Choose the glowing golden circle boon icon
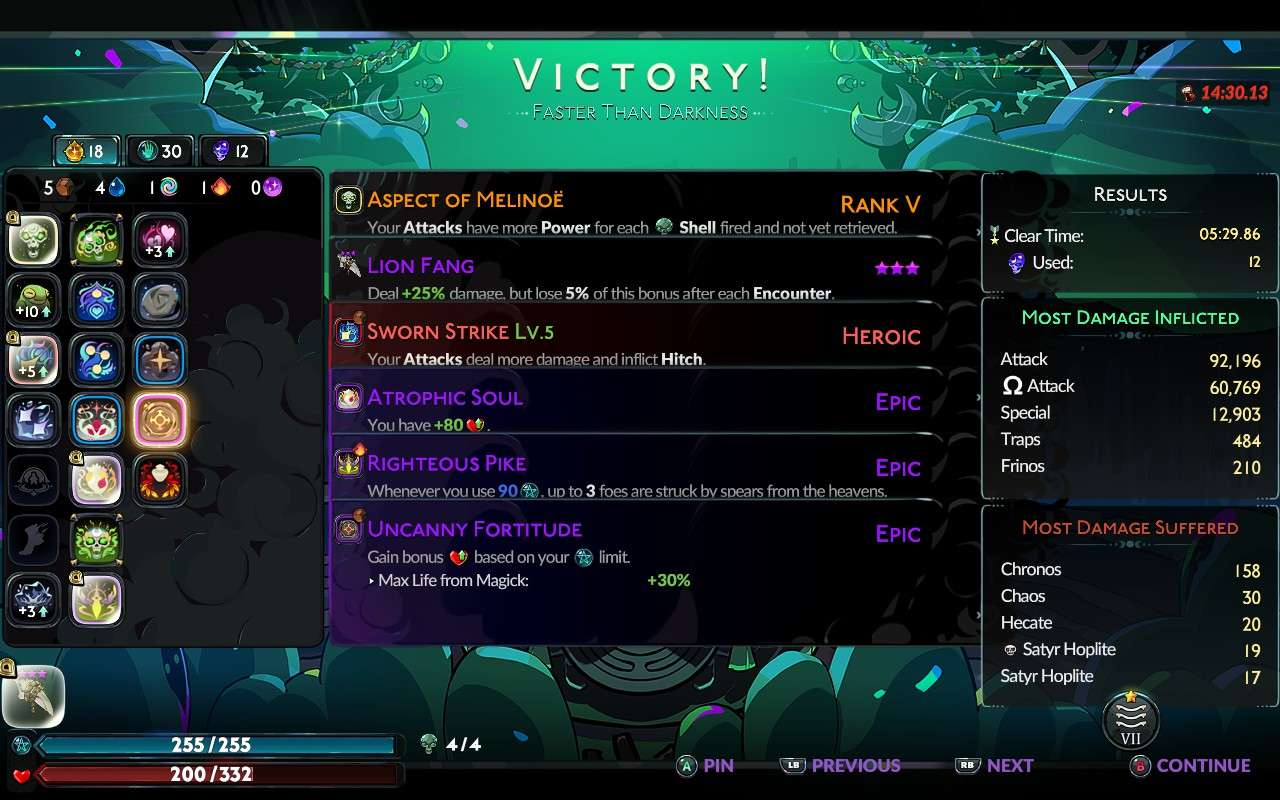The width and height of the screenshot is (1280, 800). coord(160,419)
